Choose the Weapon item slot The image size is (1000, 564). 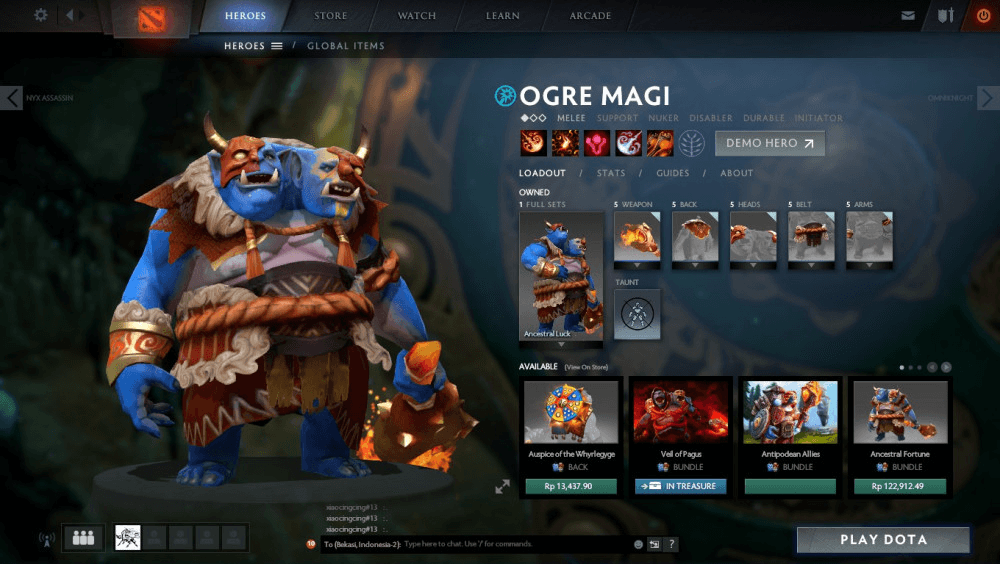(x=637, y=237)
